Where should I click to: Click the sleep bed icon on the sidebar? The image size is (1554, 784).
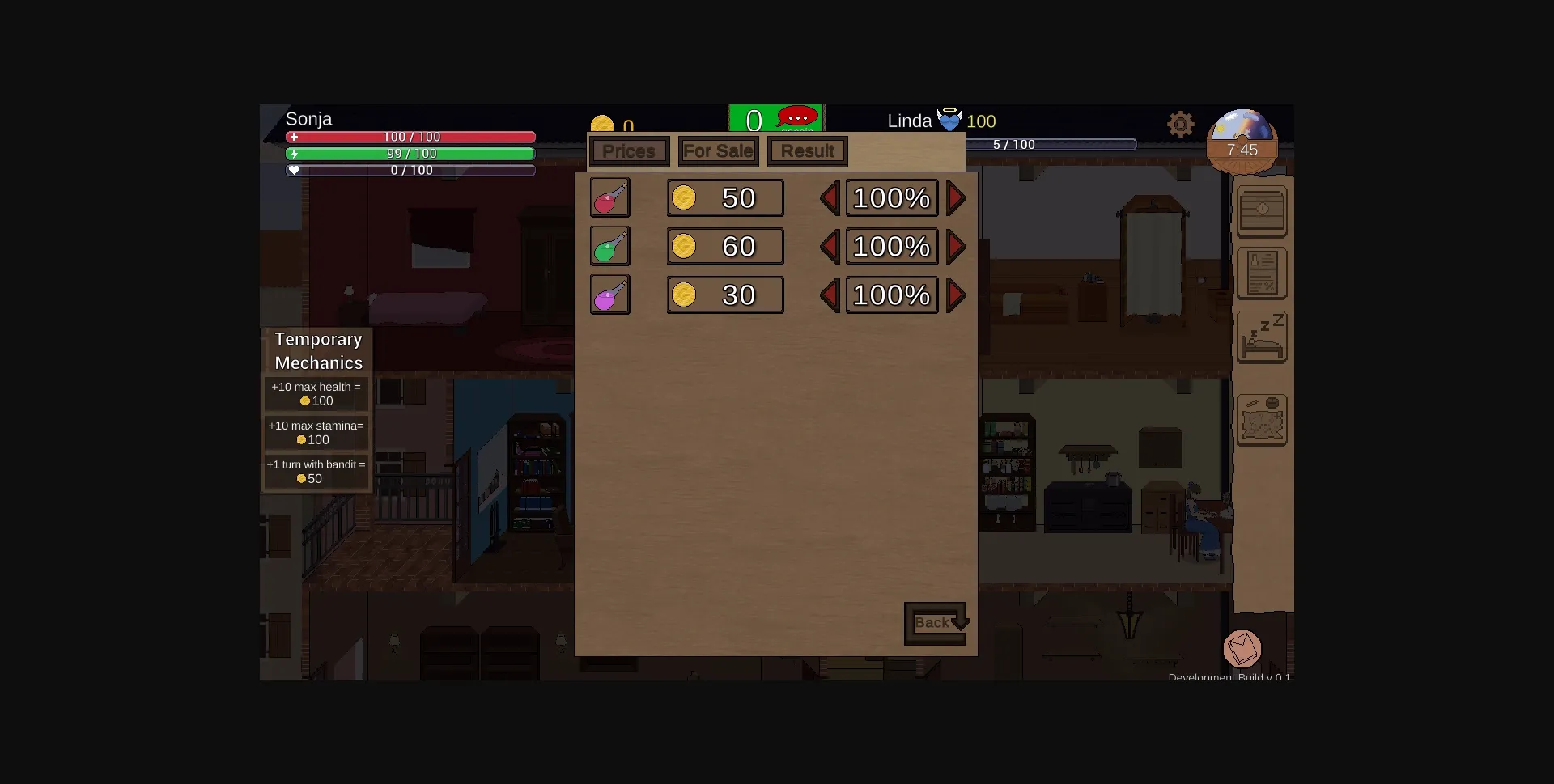tap(1261, 337)
